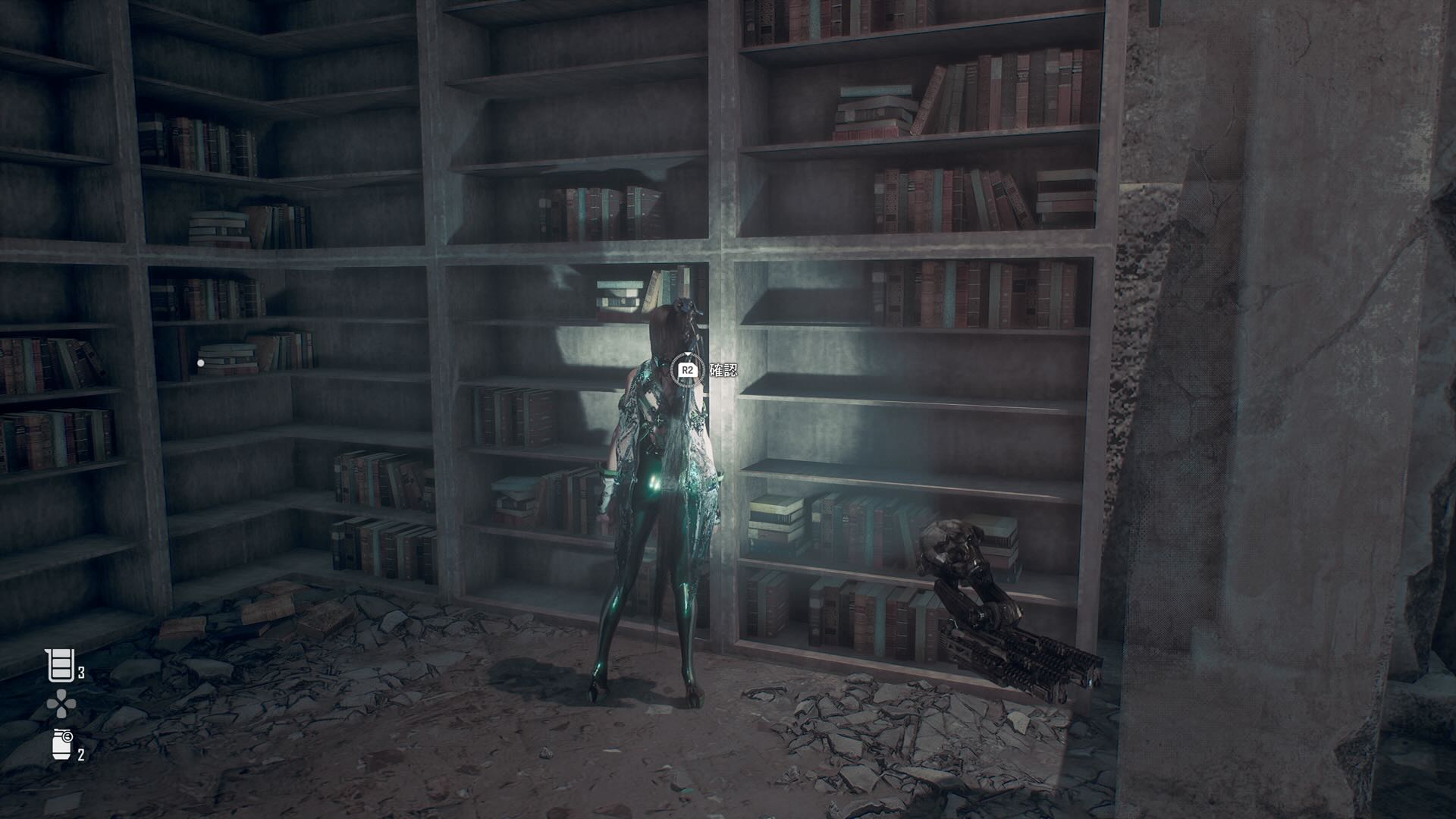Click the top segment of the D-pad icon

tap(61, 693)
